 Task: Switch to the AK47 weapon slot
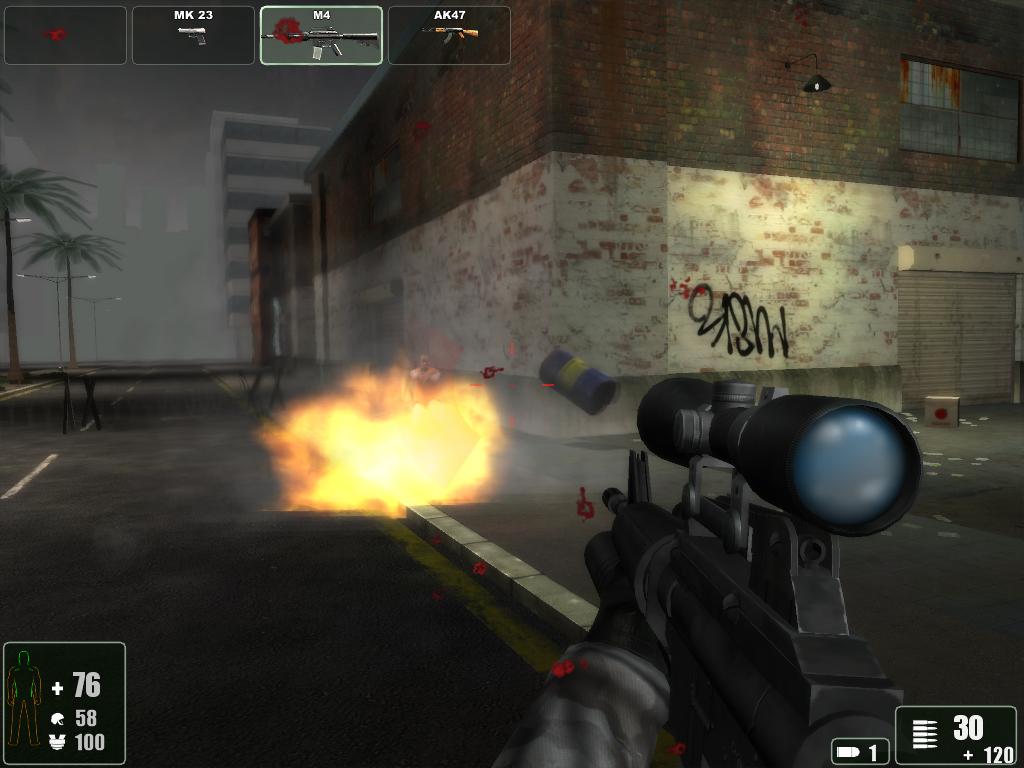click(x=449, y=35)
